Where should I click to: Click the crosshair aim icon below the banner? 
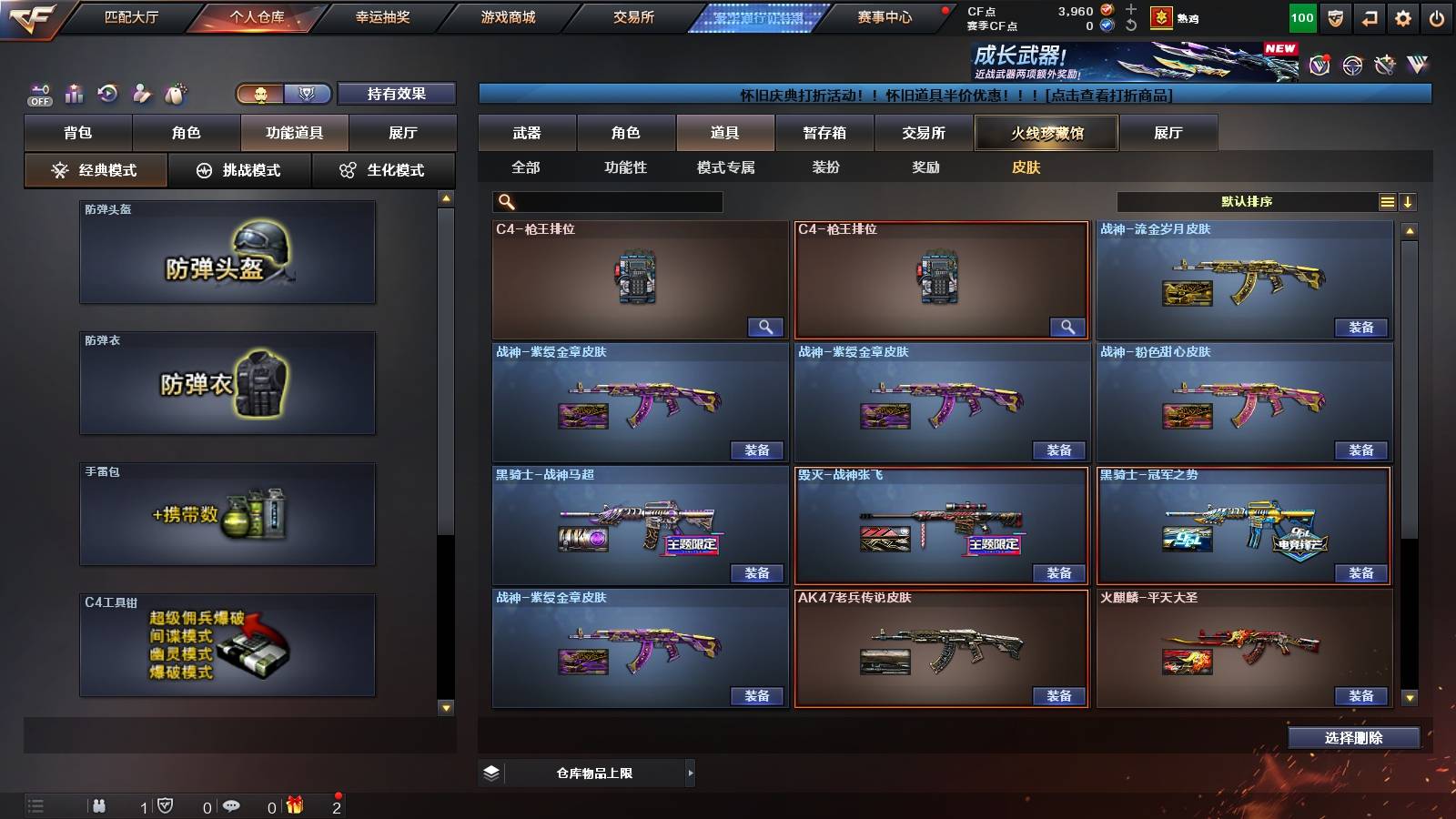click(1351, 65)
